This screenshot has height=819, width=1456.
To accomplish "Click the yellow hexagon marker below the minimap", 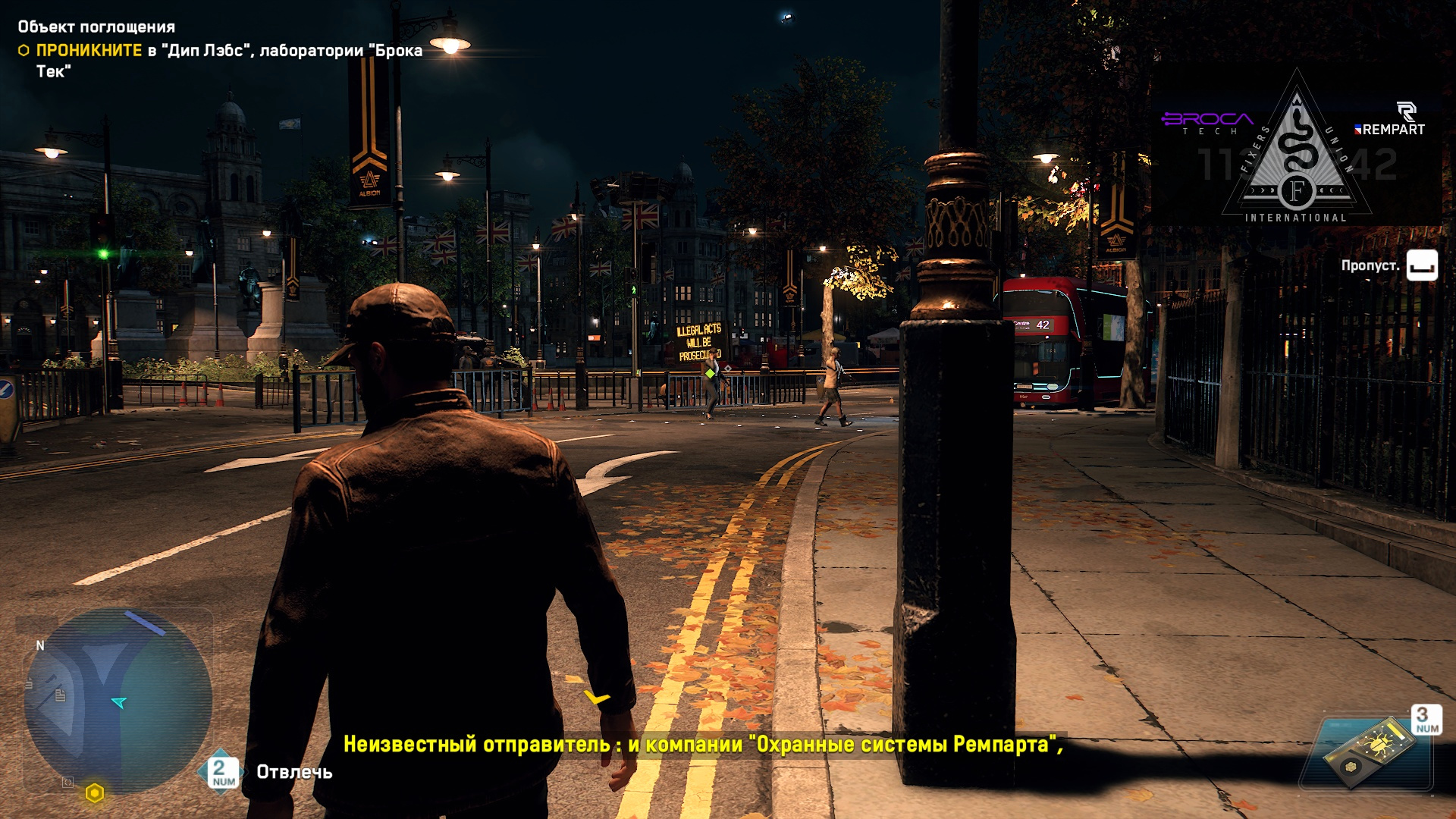I will [95, 793].
